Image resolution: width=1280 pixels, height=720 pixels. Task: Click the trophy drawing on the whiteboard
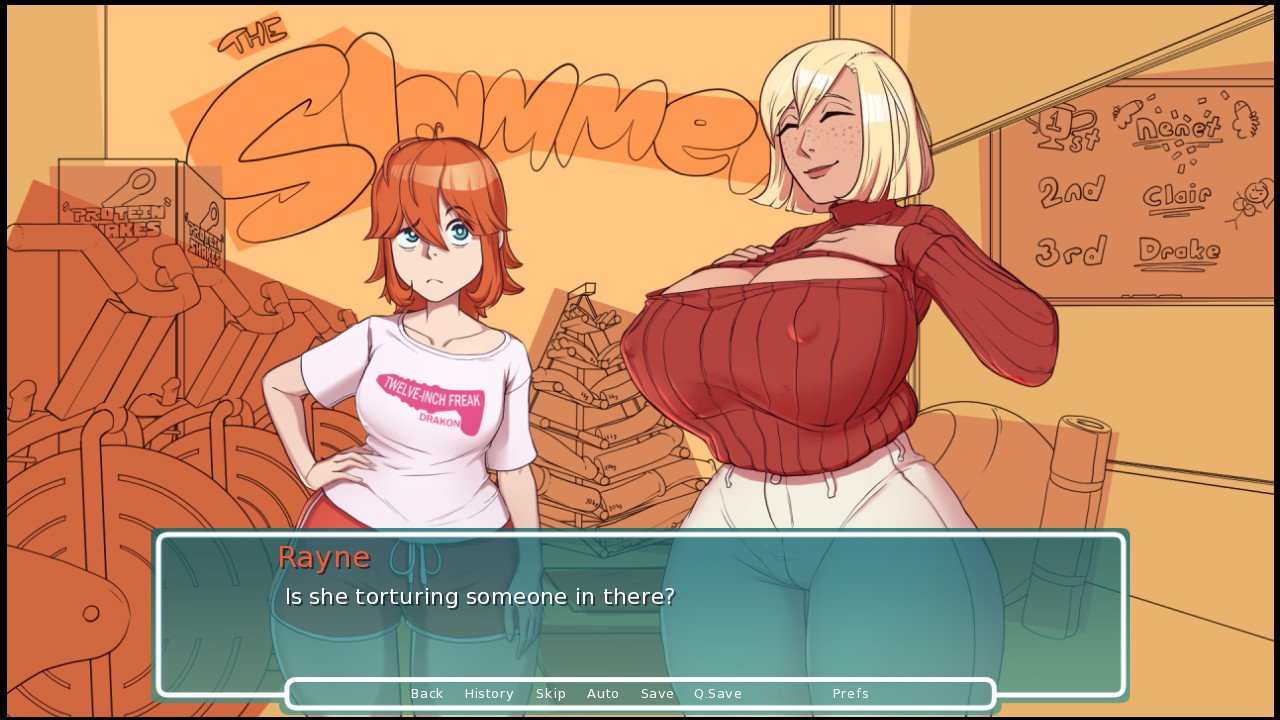[x=1056, y=124]
